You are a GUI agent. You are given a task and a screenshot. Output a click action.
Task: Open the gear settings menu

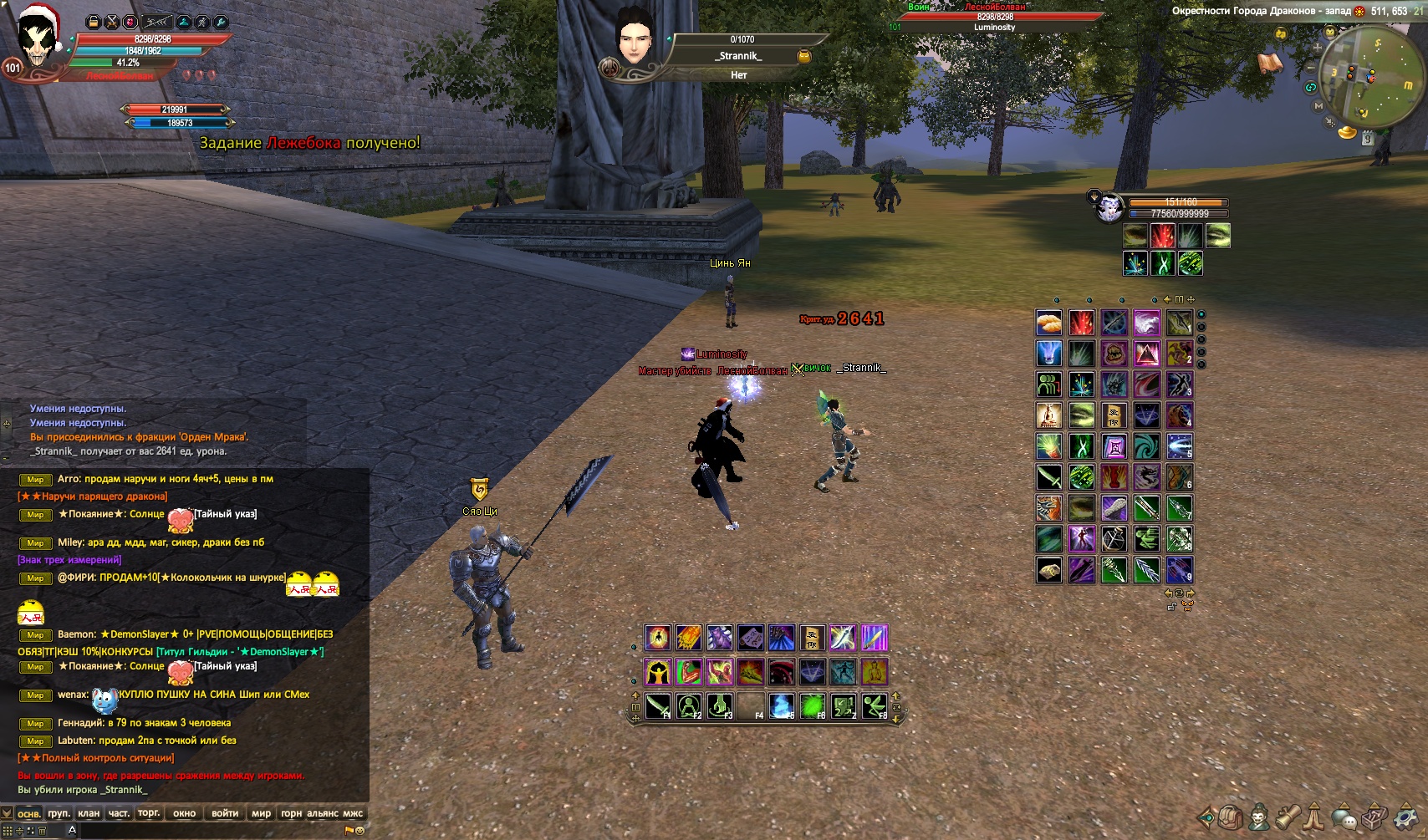click(1407, 817)
